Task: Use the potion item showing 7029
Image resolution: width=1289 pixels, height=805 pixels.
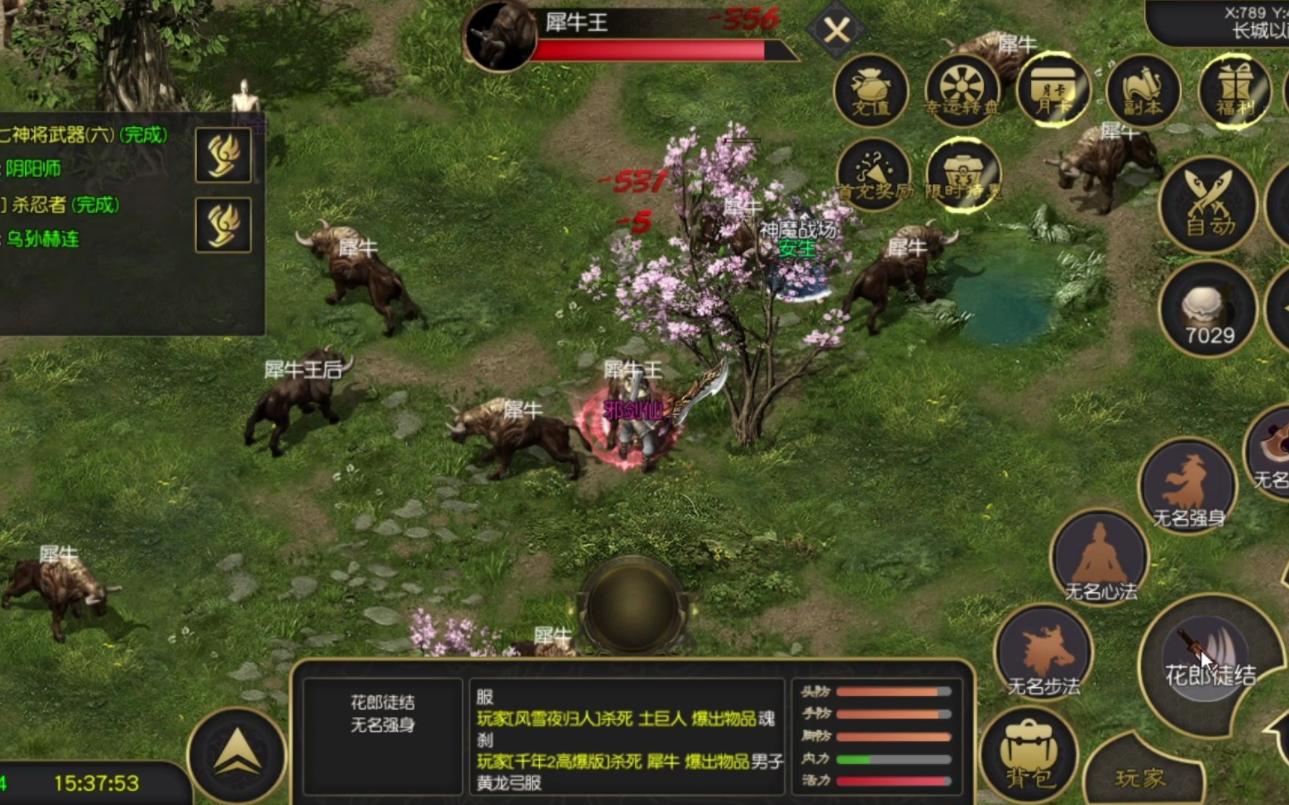Action: point(1208,310)
